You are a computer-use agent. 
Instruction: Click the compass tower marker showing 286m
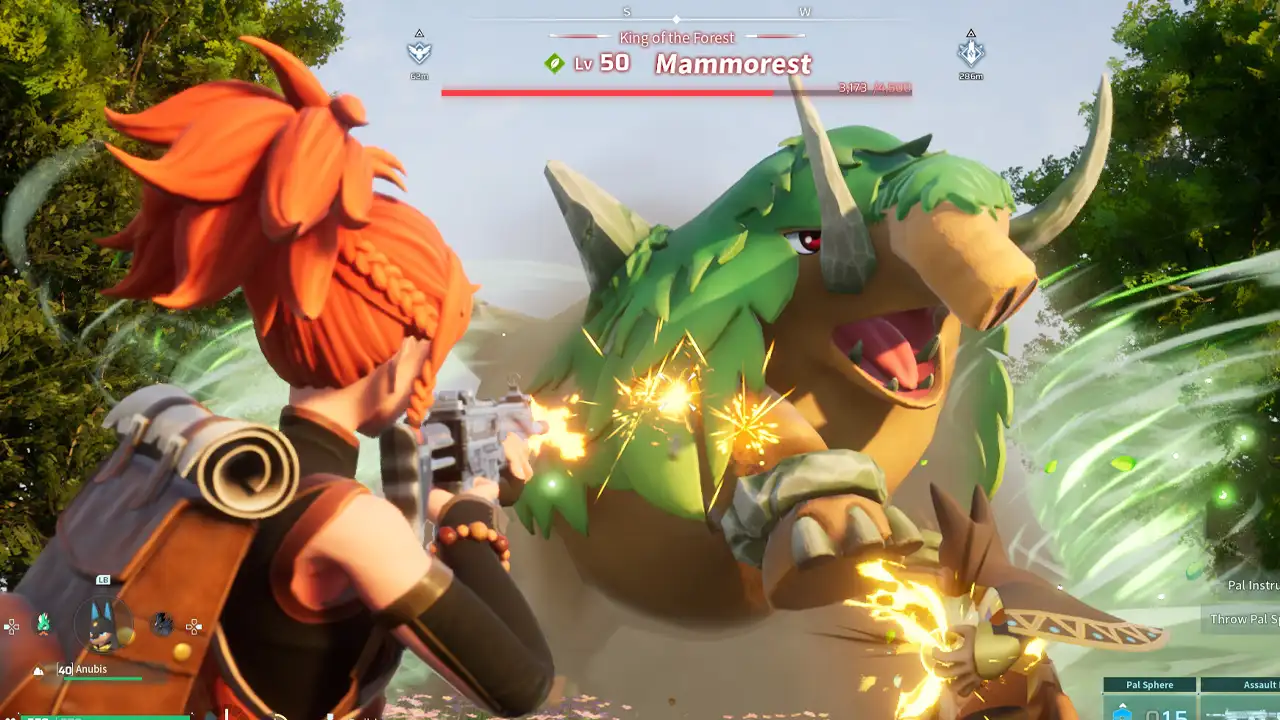tap(970, 52)
